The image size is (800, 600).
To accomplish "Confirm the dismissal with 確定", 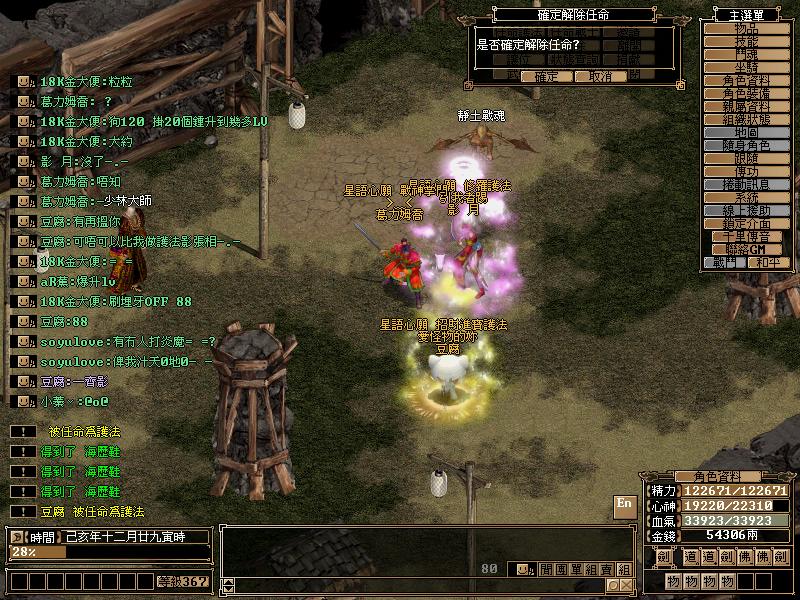I will [546, 76].
